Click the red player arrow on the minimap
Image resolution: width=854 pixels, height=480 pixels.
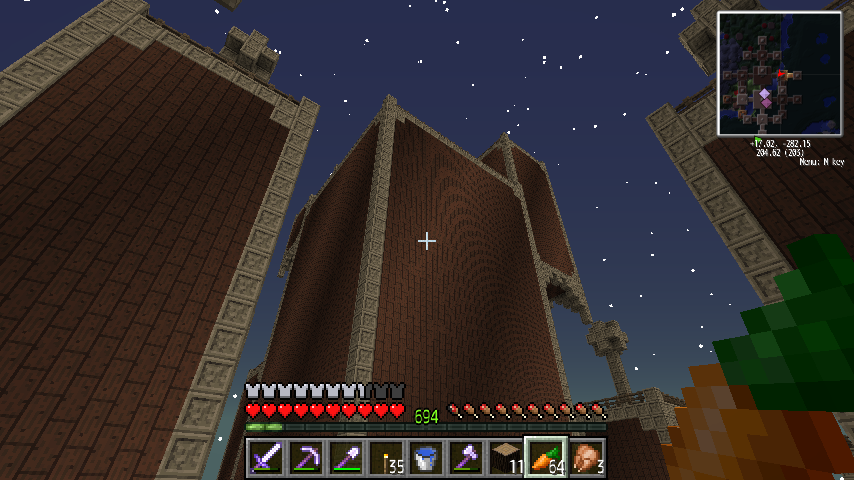[x=783, y=74]
